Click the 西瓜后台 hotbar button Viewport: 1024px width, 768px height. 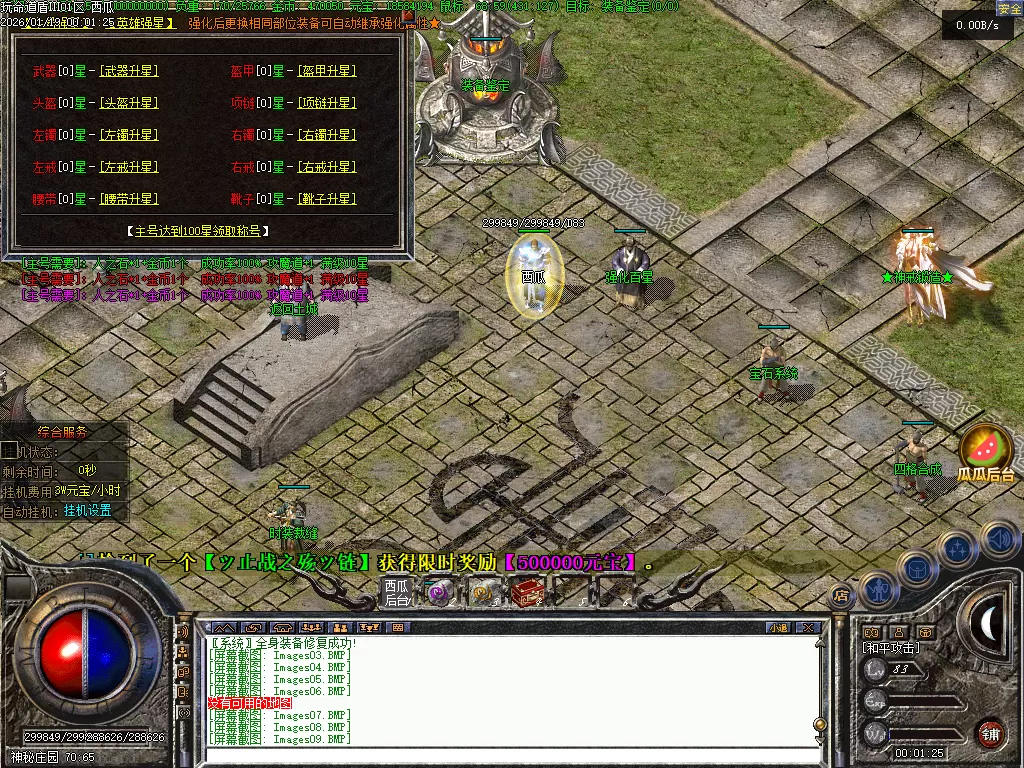pos(397,593)
